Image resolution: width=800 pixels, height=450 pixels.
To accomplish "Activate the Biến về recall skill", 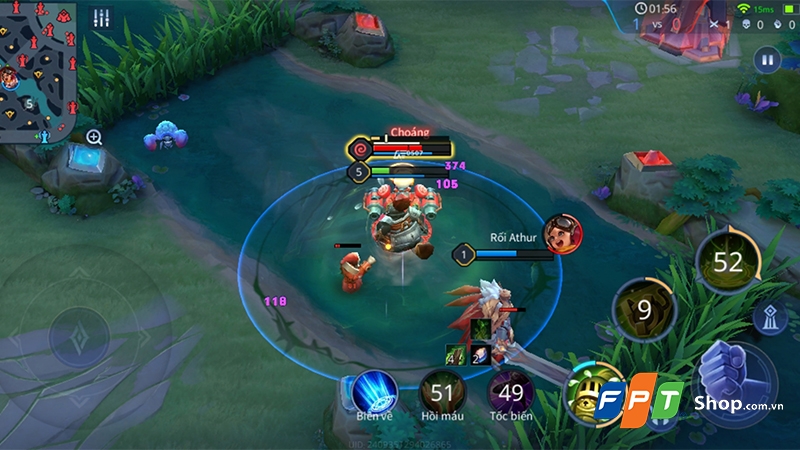I will pos(374,392).
